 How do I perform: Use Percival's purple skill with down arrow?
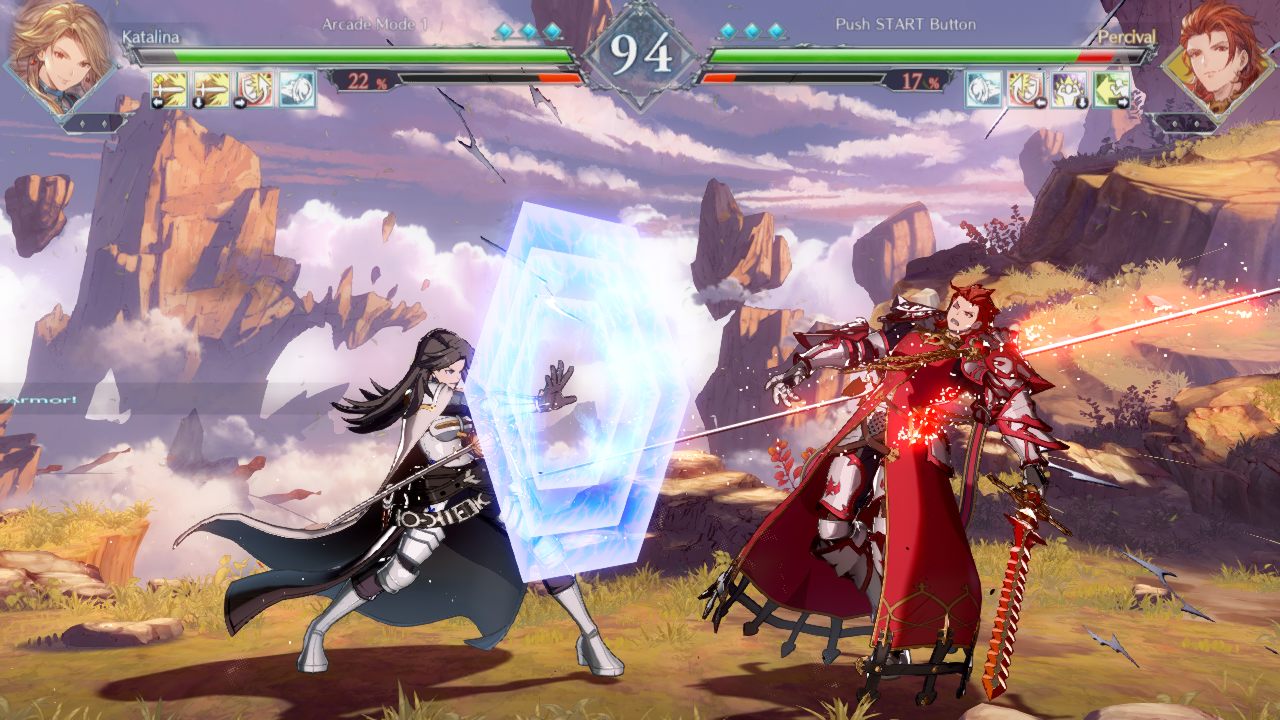click(x=1069, y=89)
